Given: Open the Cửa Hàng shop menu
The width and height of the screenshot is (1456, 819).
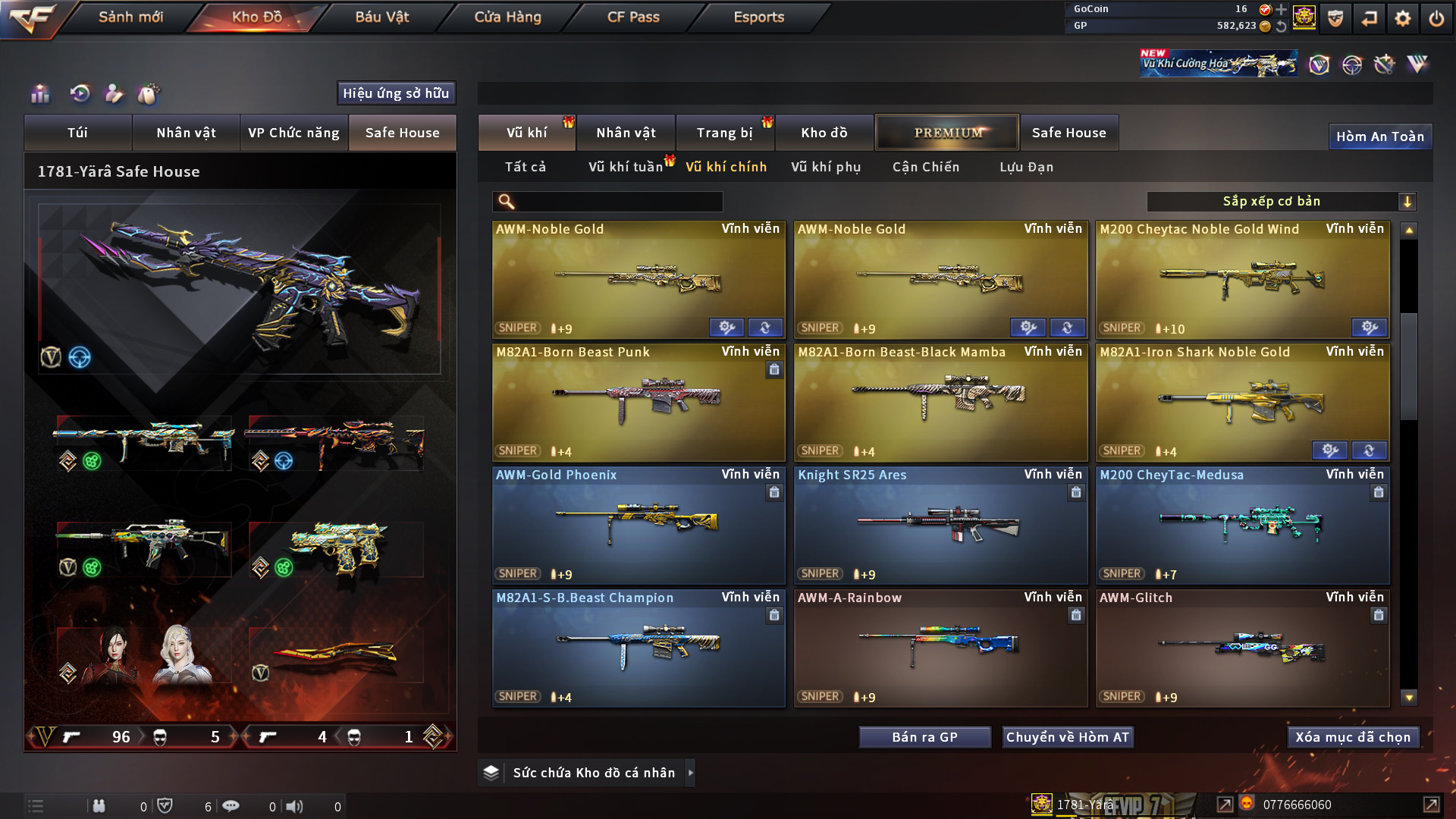Looking at the screenshot, I should click(x=507, y=17).
